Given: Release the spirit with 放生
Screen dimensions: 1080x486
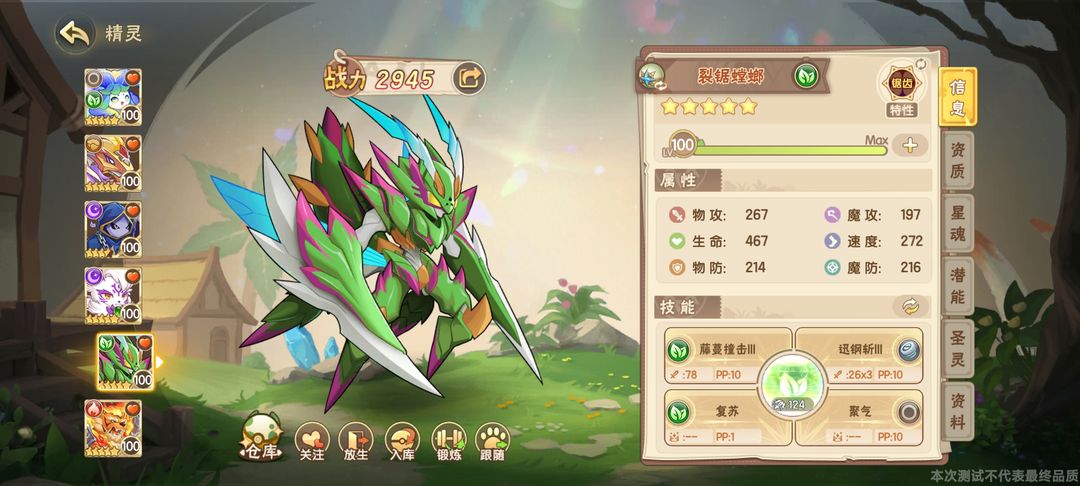Looking at the screenshot, I should click(x=355, y=441).
